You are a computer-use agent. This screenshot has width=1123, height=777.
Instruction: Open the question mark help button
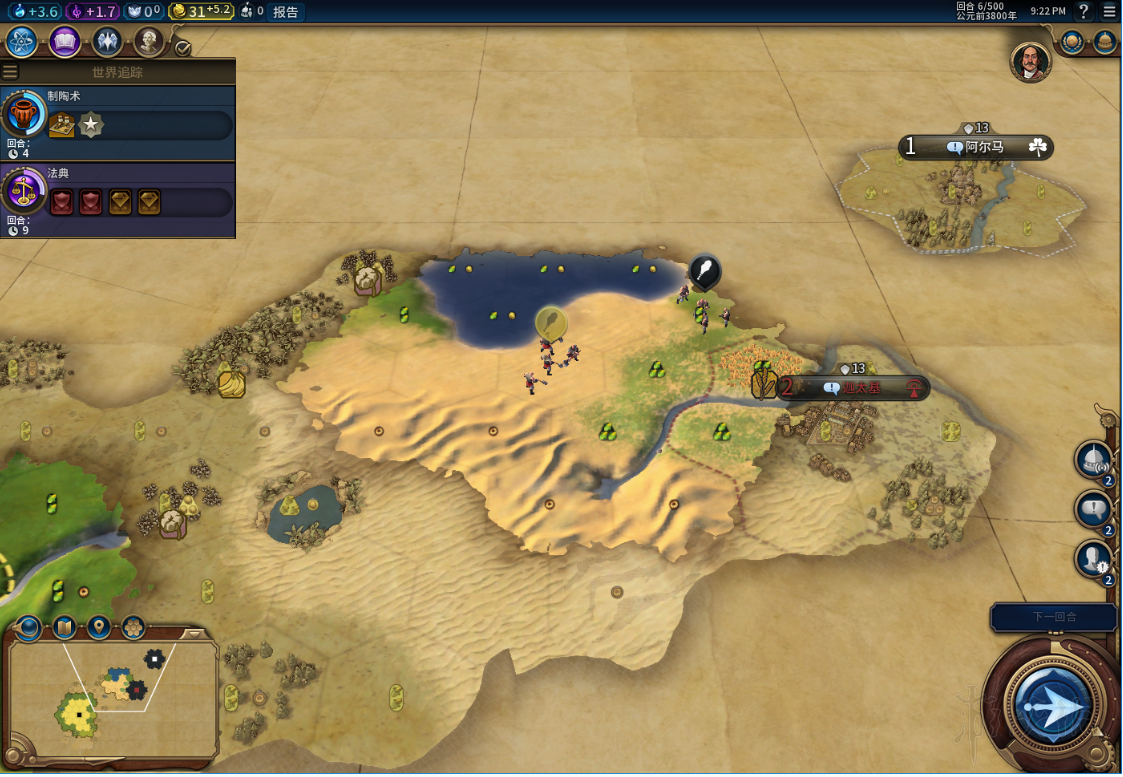[x=1083, y=12]
